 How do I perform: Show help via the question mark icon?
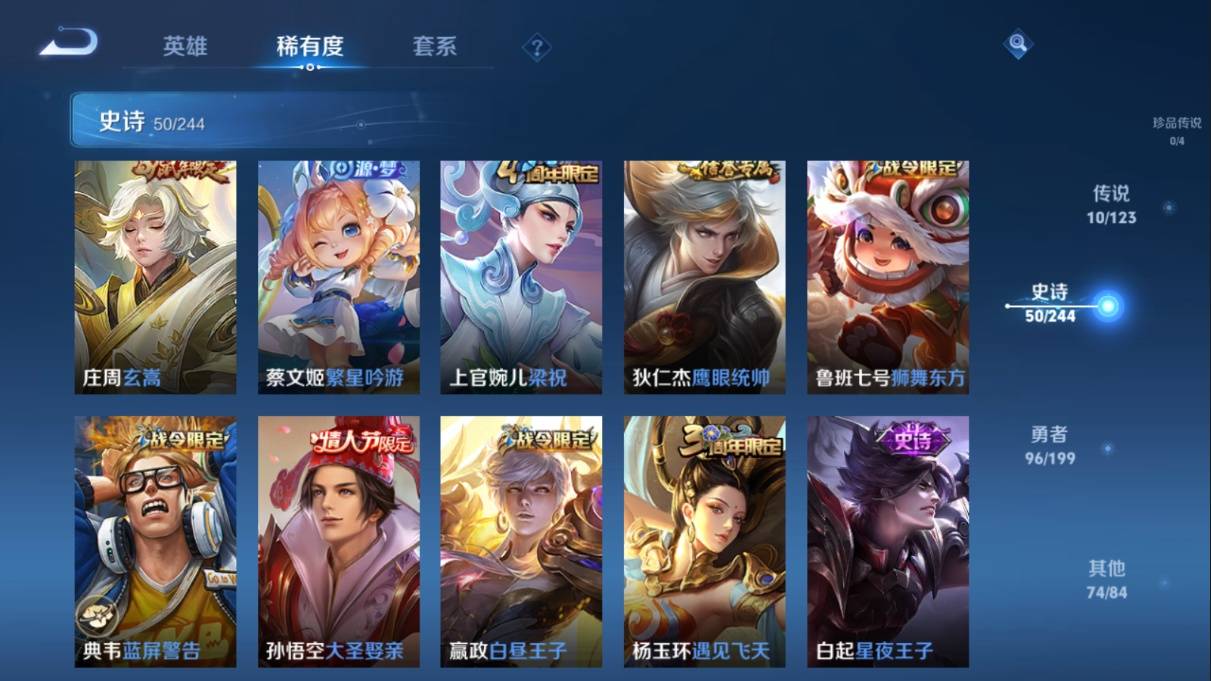point(537,47)
